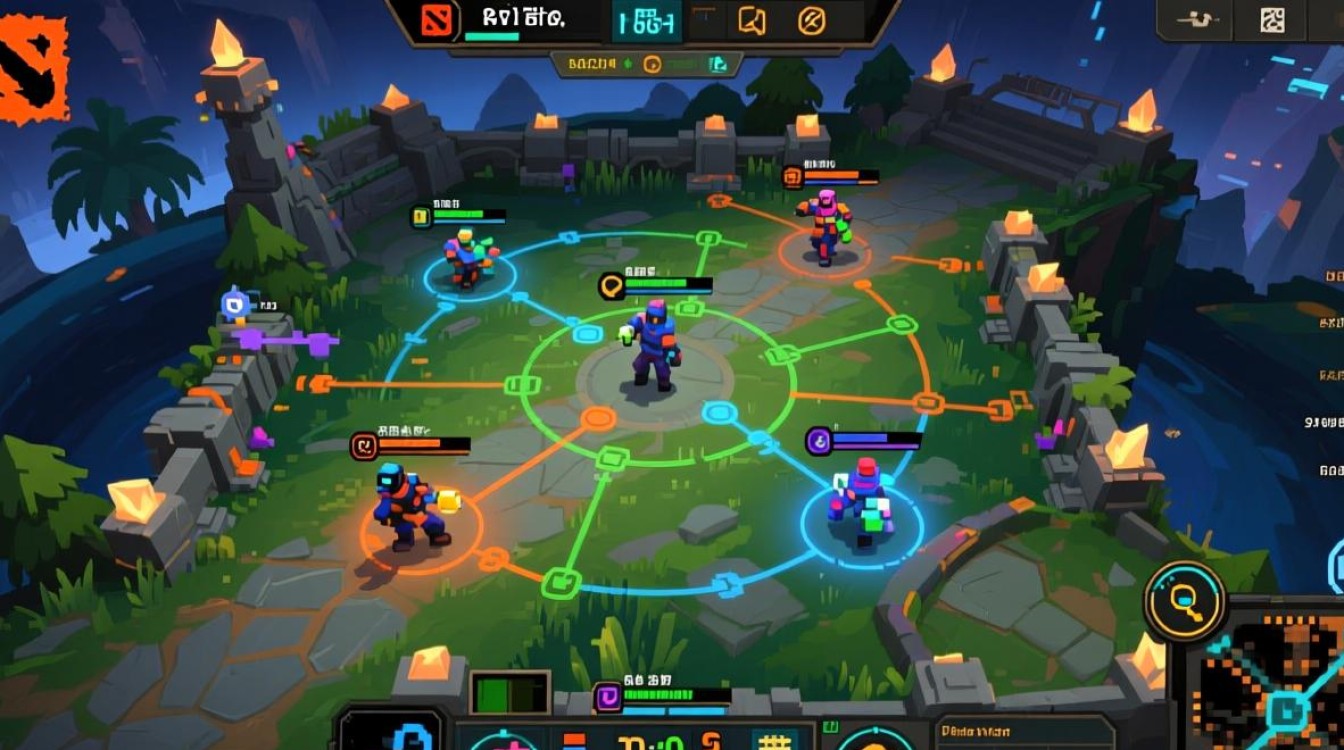Select the pattern tile icon in the top-right corner
This screenshot has height=750, width=1344.
point(1273,17)
